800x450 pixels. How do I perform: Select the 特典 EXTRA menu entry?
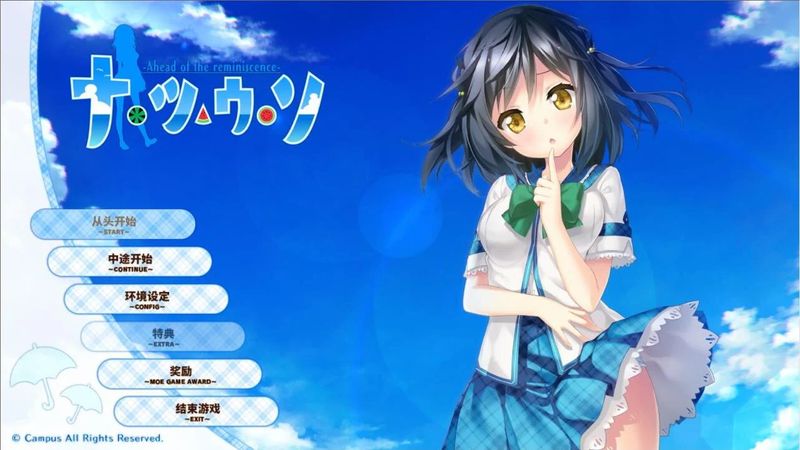[163, 336]
